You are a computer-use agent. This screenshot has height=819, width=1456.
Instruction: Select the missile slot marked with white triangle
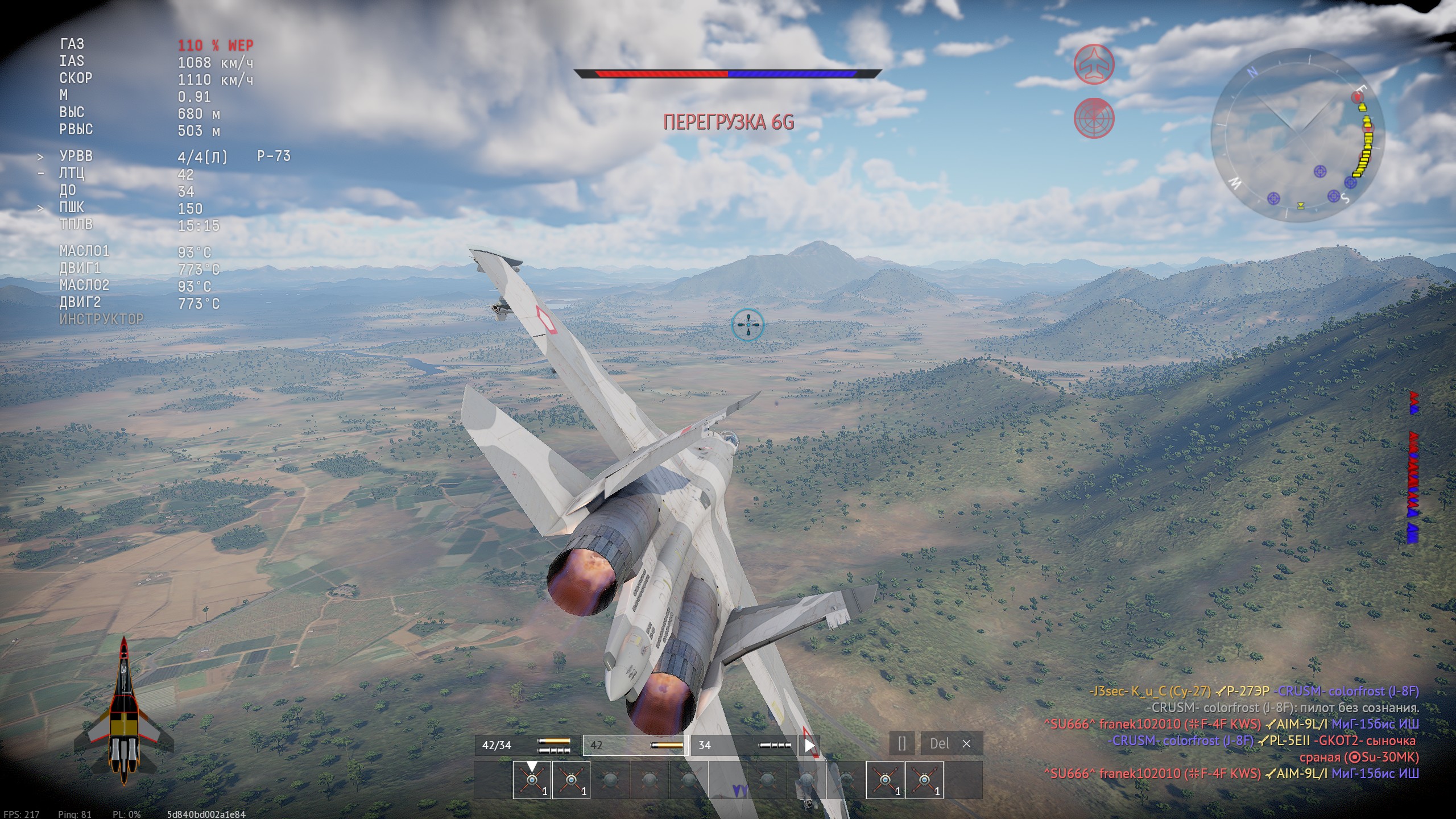[531, 780]
